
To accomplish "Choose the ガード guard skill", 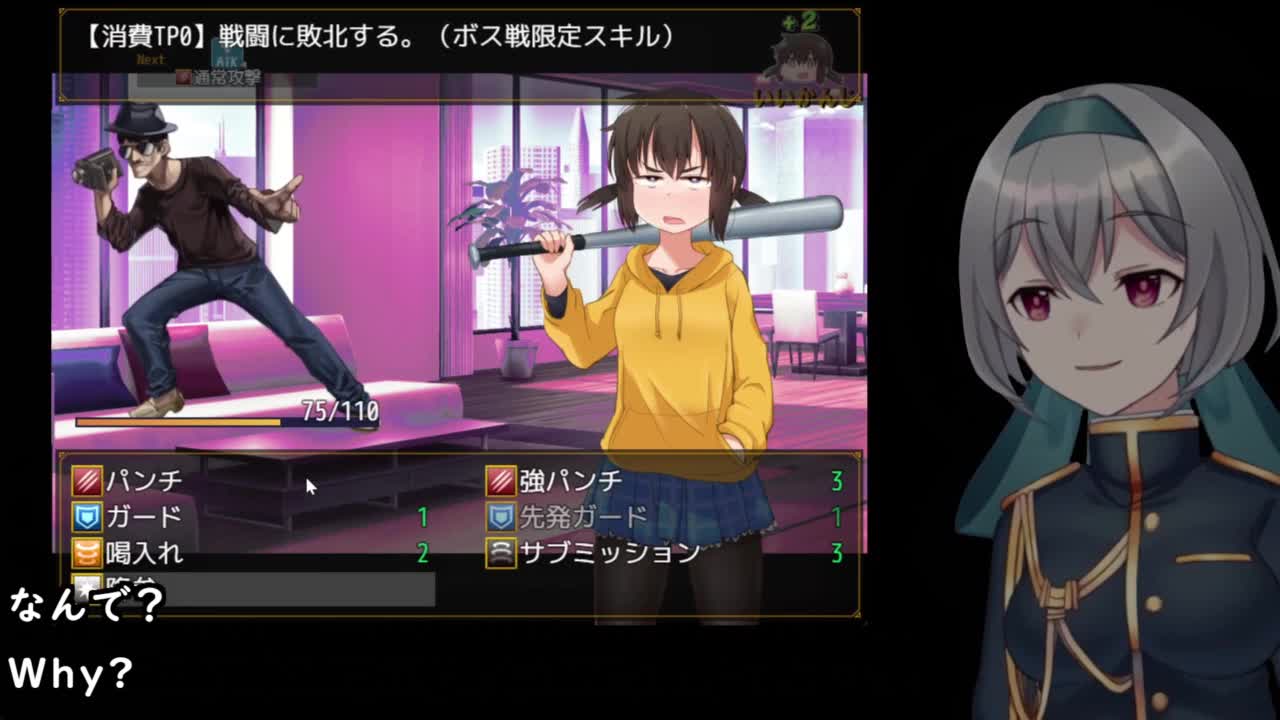I will pos(145,517).
